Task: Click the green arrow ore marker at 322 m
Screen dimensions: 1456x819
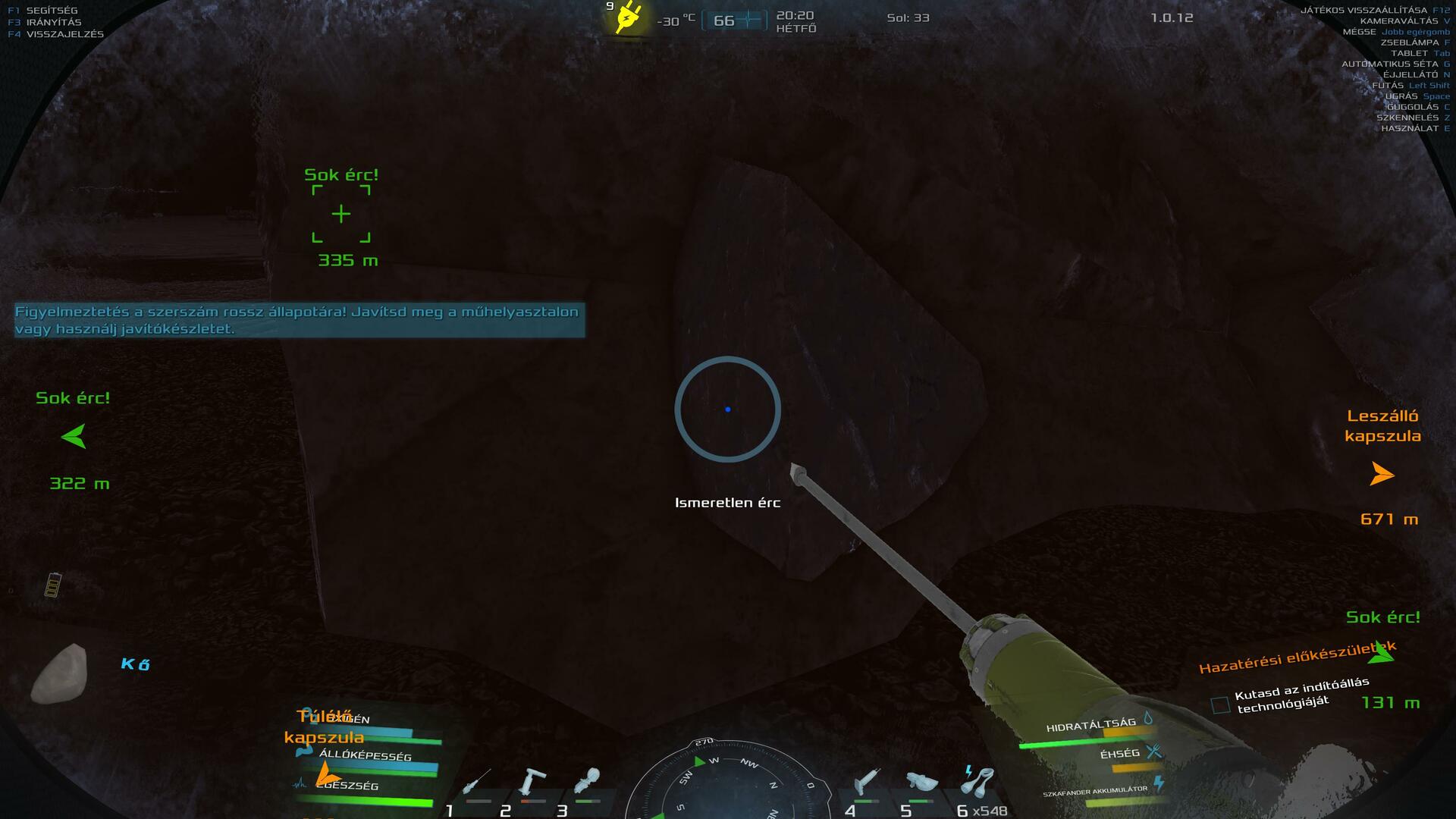Action: (74, 437)
